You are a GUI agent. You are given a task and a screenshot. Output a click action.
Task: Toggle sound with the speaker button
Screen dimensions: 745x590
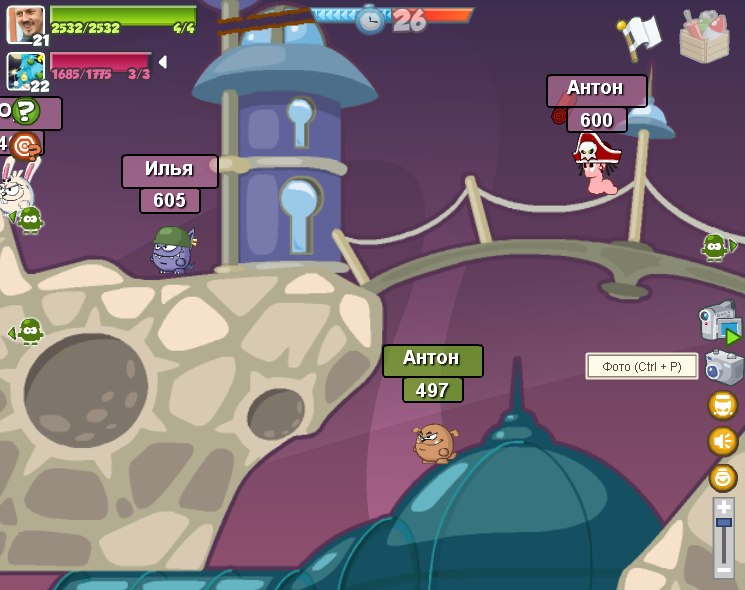pos(723,441)
